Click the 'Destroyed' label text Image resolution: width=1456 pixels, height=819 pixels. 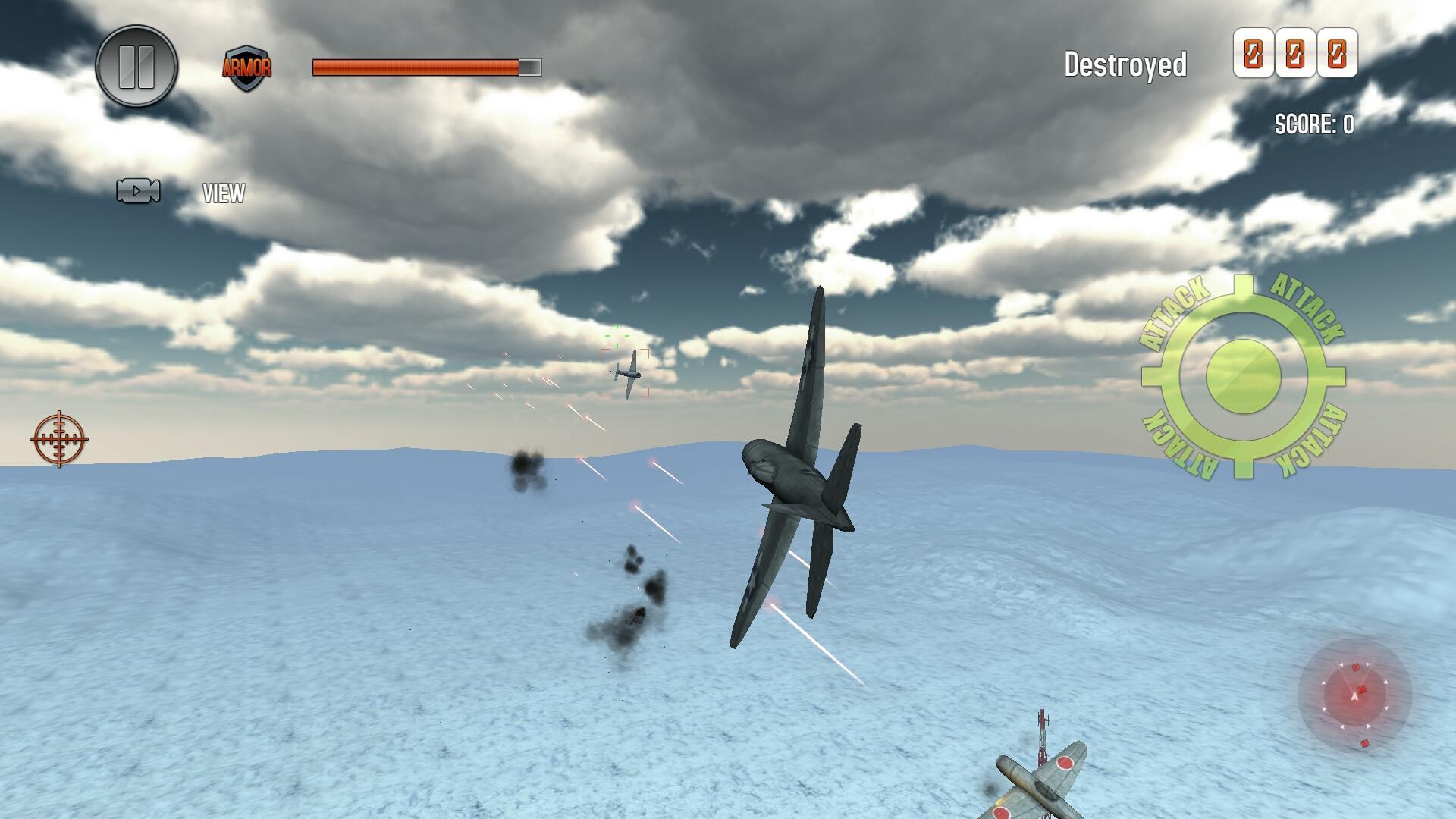pyautogui.click(x=1125, y=64)
